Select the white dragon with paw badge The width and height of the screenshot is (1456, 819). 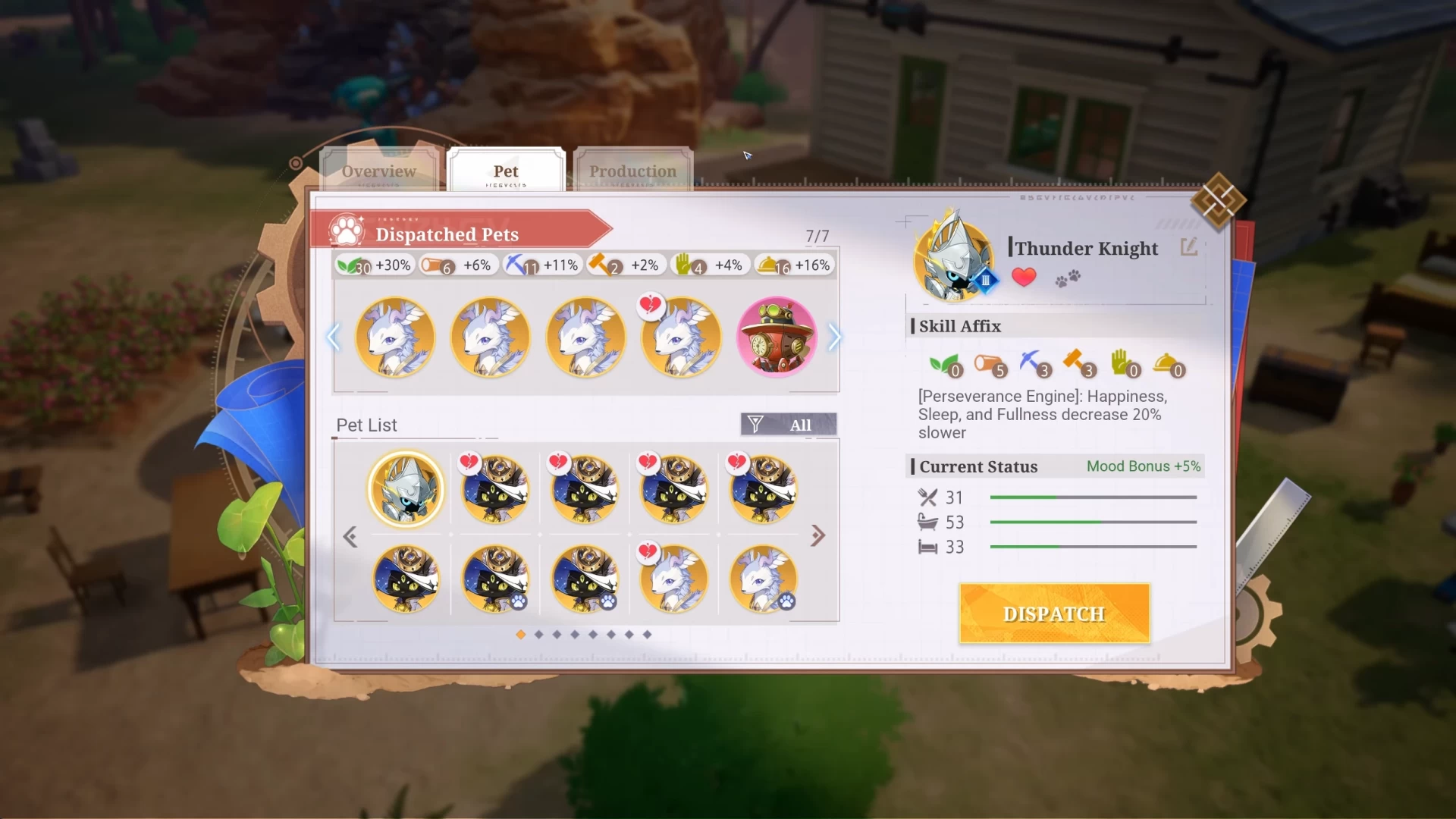763,580
